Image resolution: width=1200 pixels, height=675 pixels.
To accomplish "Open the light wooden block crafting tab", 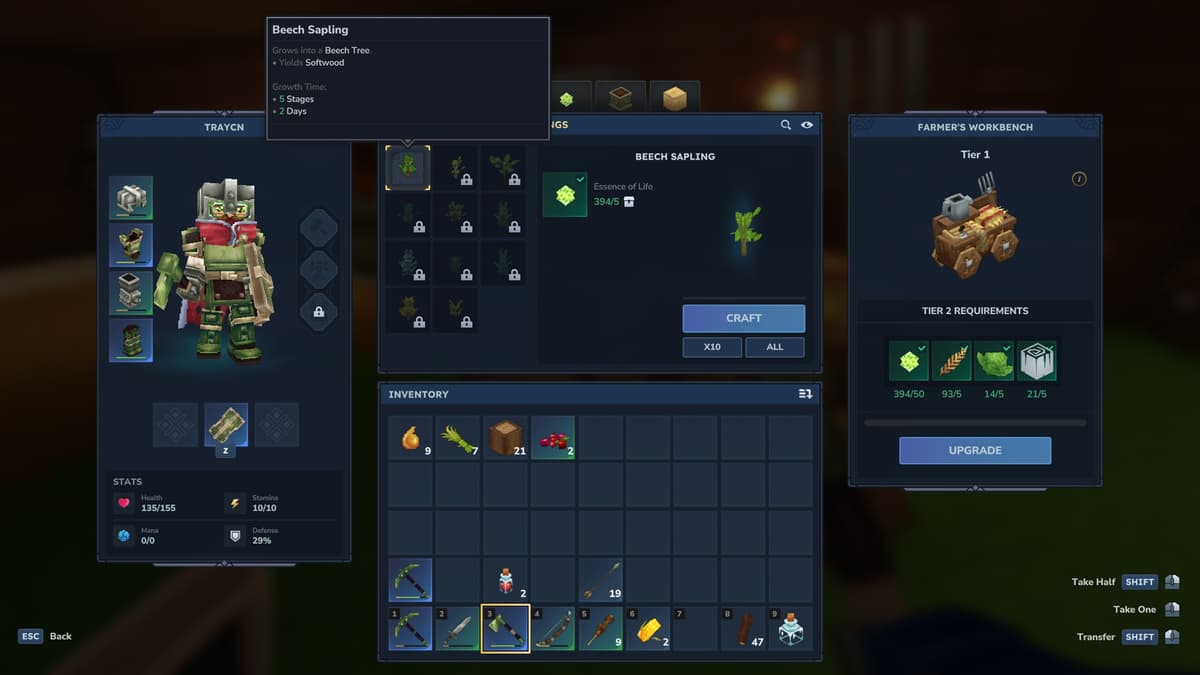I will (x=674, y=98).
